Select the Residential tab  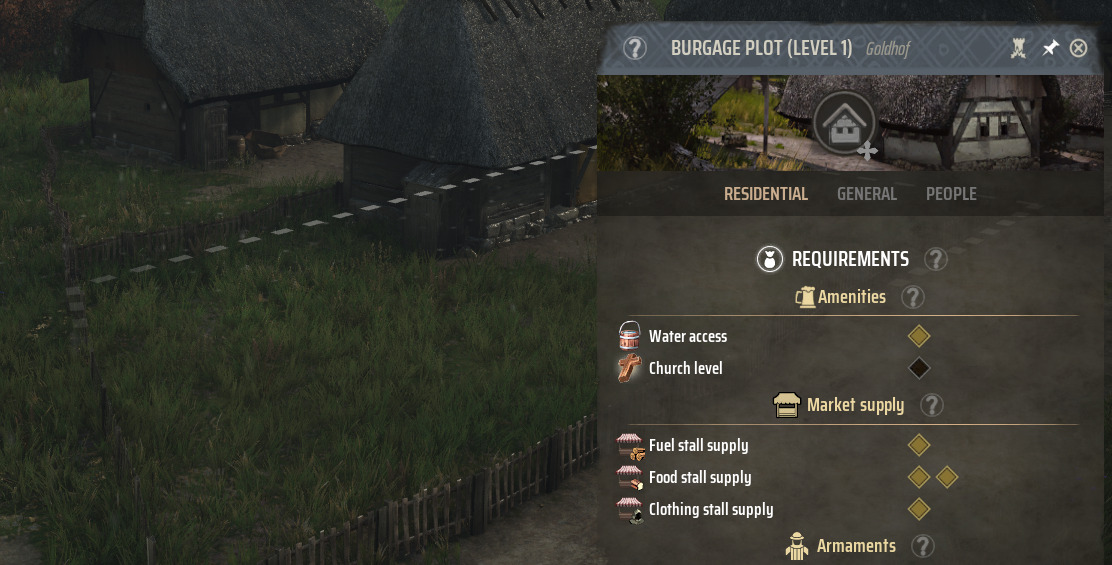[x=765, y=194]
